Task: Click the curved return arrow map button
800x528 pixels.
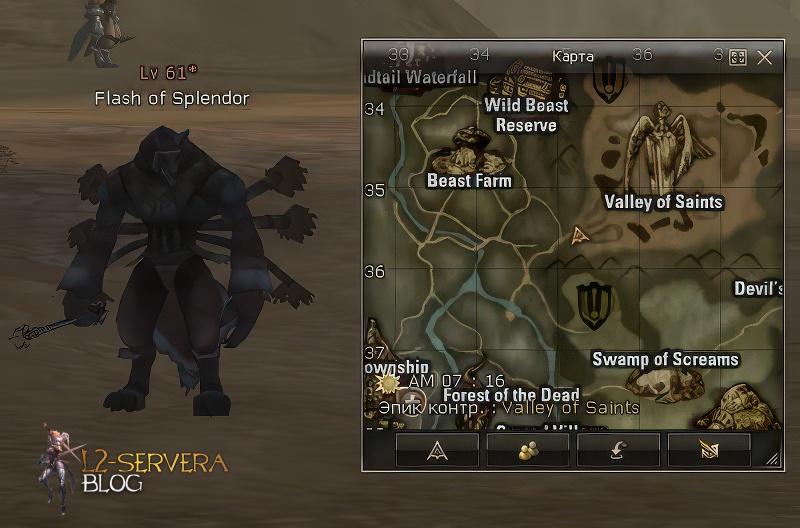Action: tap(618, 451)
